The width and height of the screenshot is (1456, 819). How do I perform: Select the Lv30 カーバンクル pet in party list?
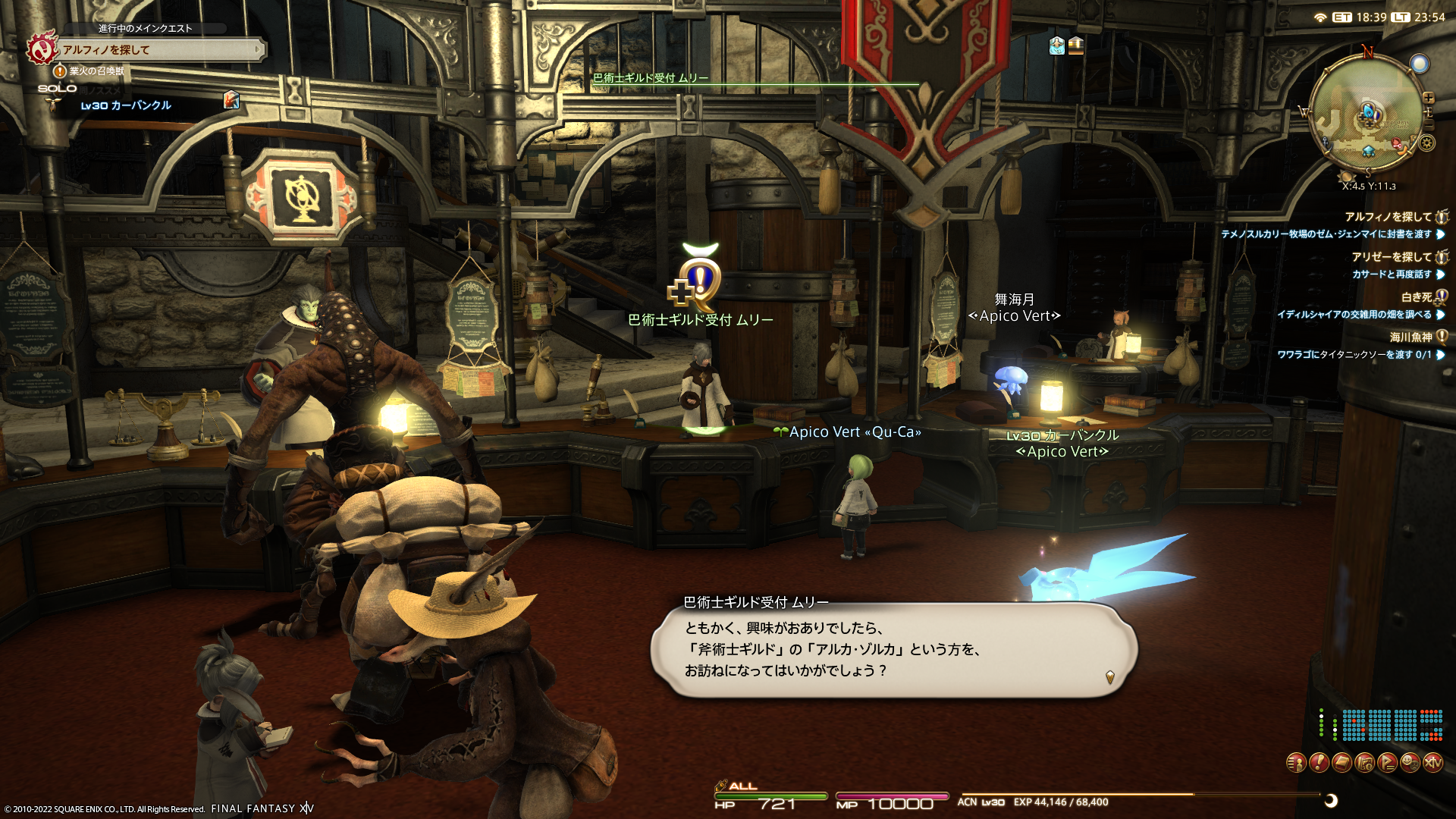(126, 106)
